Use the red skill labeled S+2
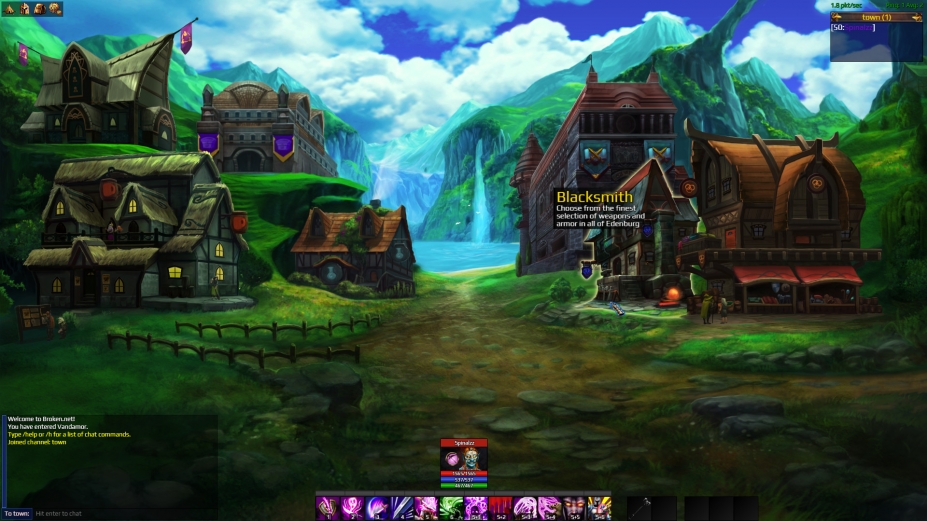Image resolution: width=927 pixels, height=521 pixels. 500,507
